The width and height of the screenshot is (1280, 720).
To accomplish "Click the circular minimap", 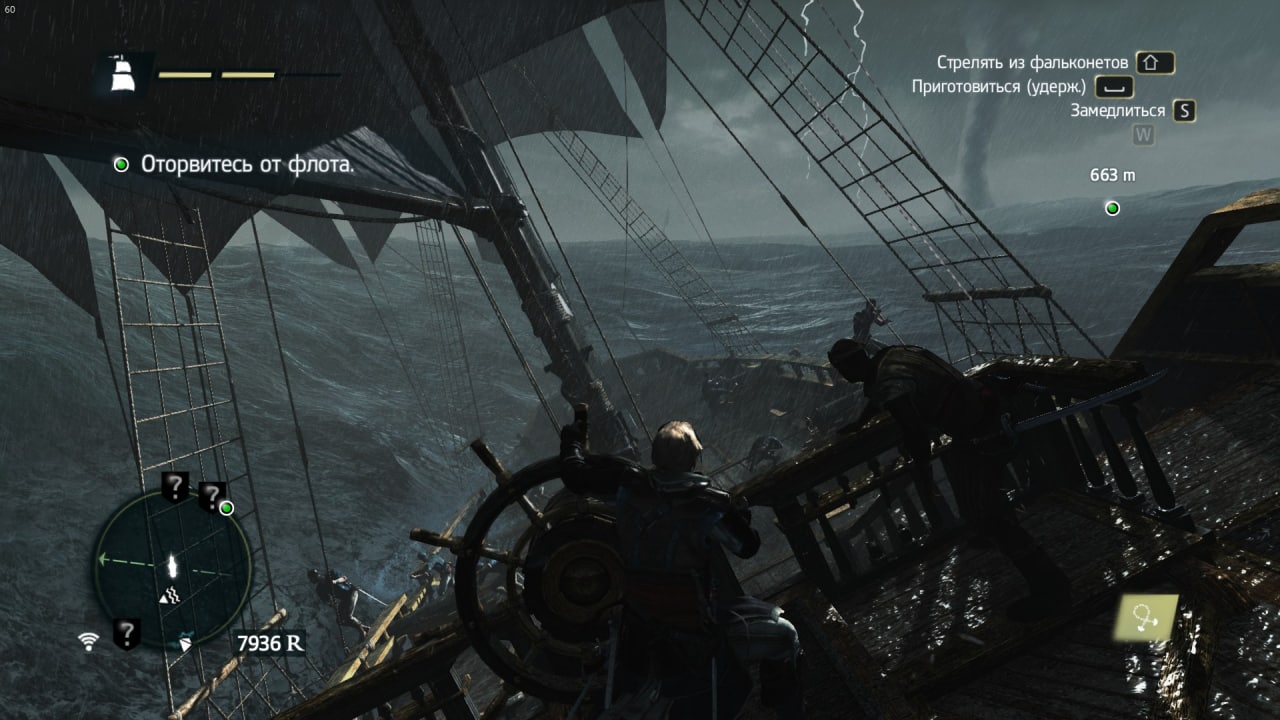I will (x=172, y=565).
